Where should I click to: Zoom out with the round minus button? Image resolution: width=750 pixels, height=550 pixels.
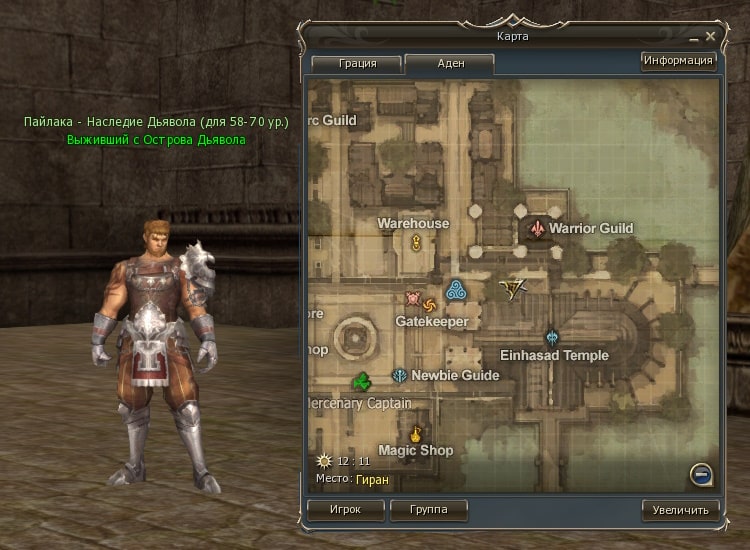pyautogui.click(x=701, y=474)
